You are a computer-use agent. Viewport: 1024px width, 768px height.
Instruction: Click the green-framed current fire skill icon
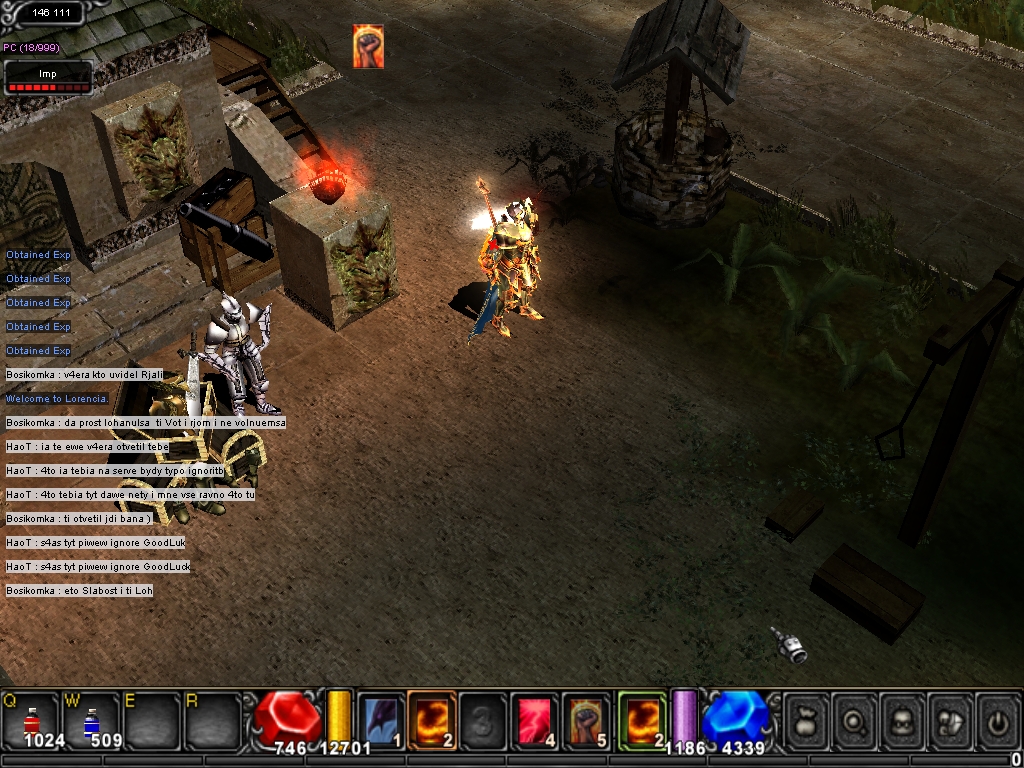click(642, 720)
